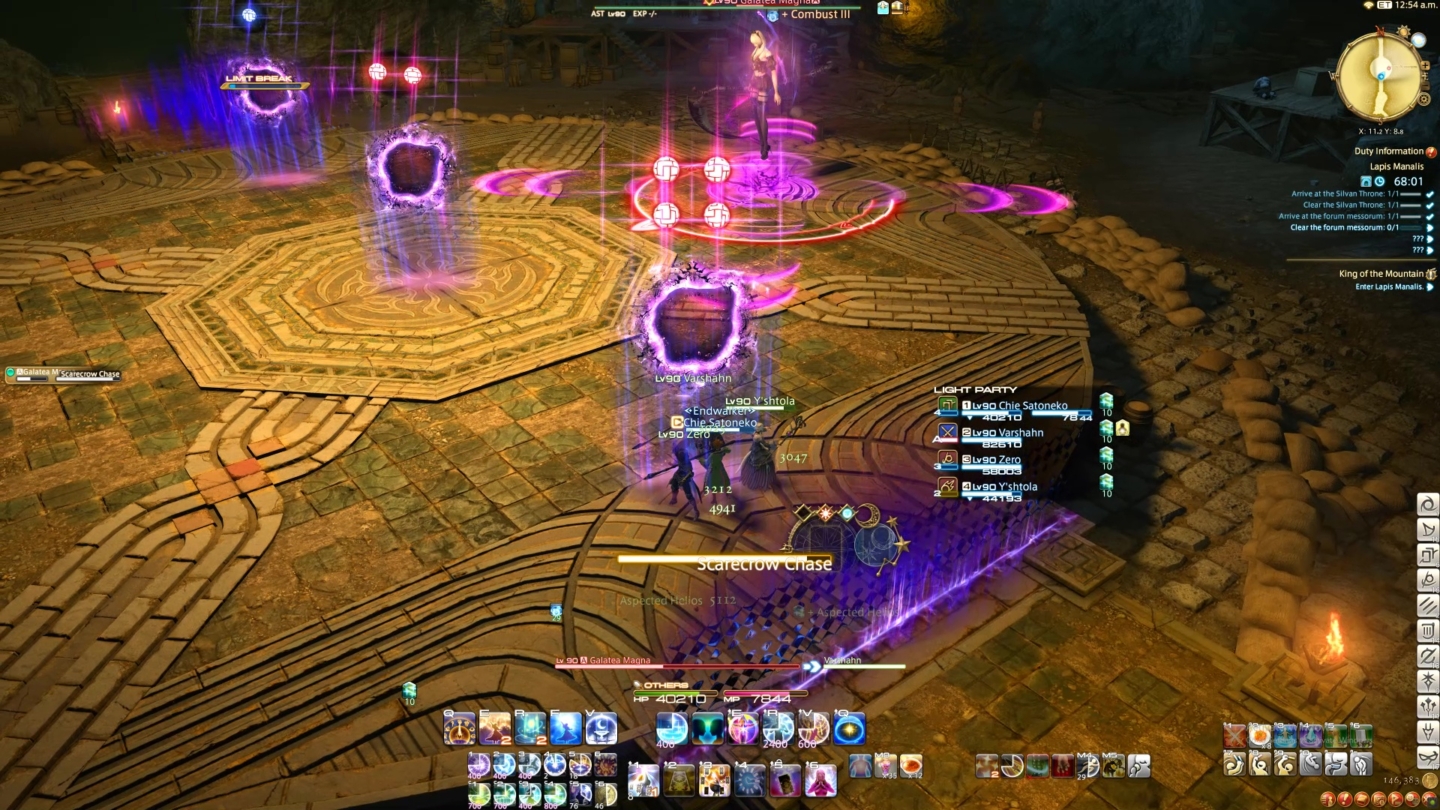Select the moon-themed Lucid Dreaming hotbar icon
Screen dimensions: 1440x810
tap(600, 728)
